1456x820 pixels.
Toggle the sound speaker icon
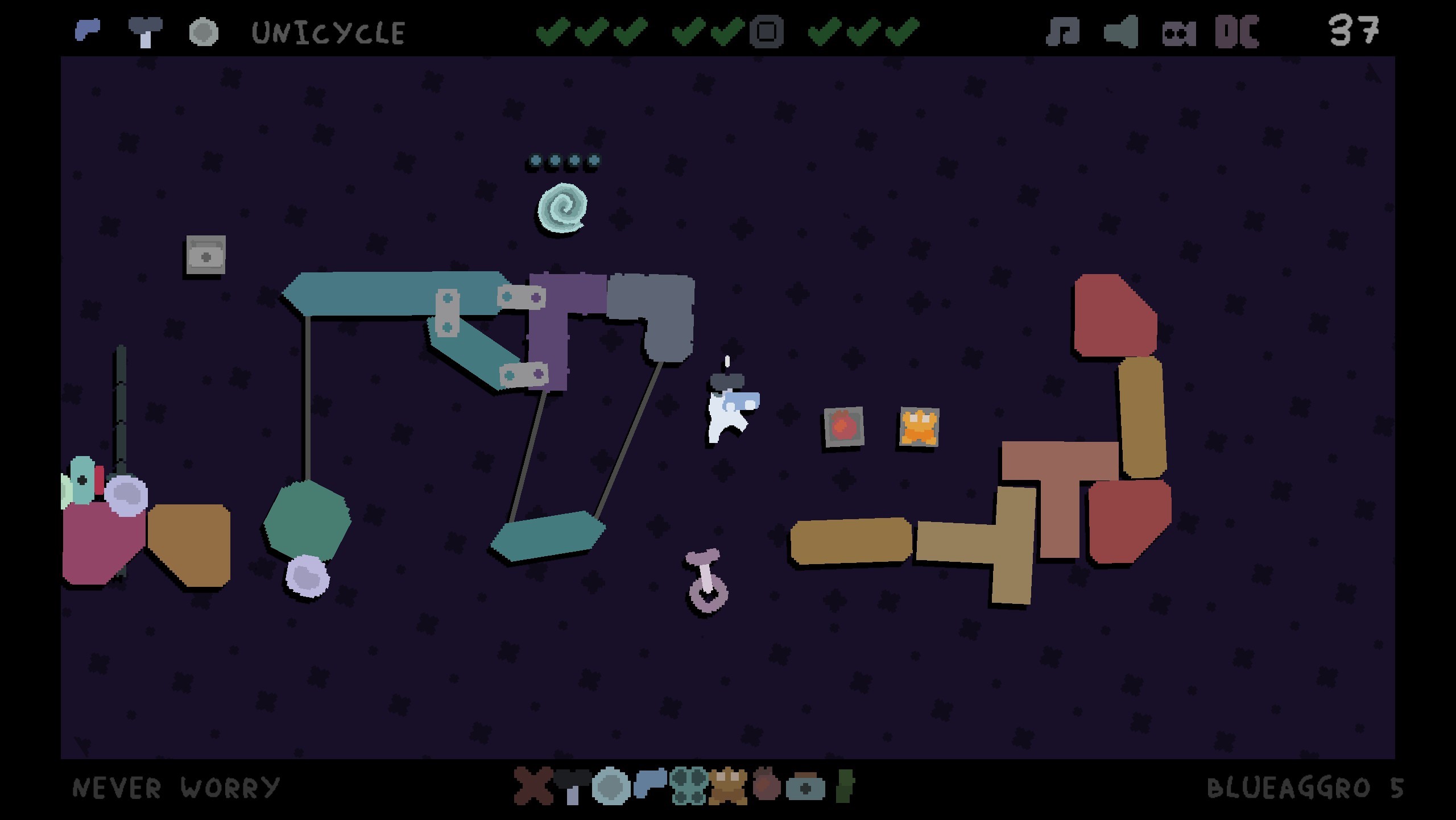[1120, 31]
